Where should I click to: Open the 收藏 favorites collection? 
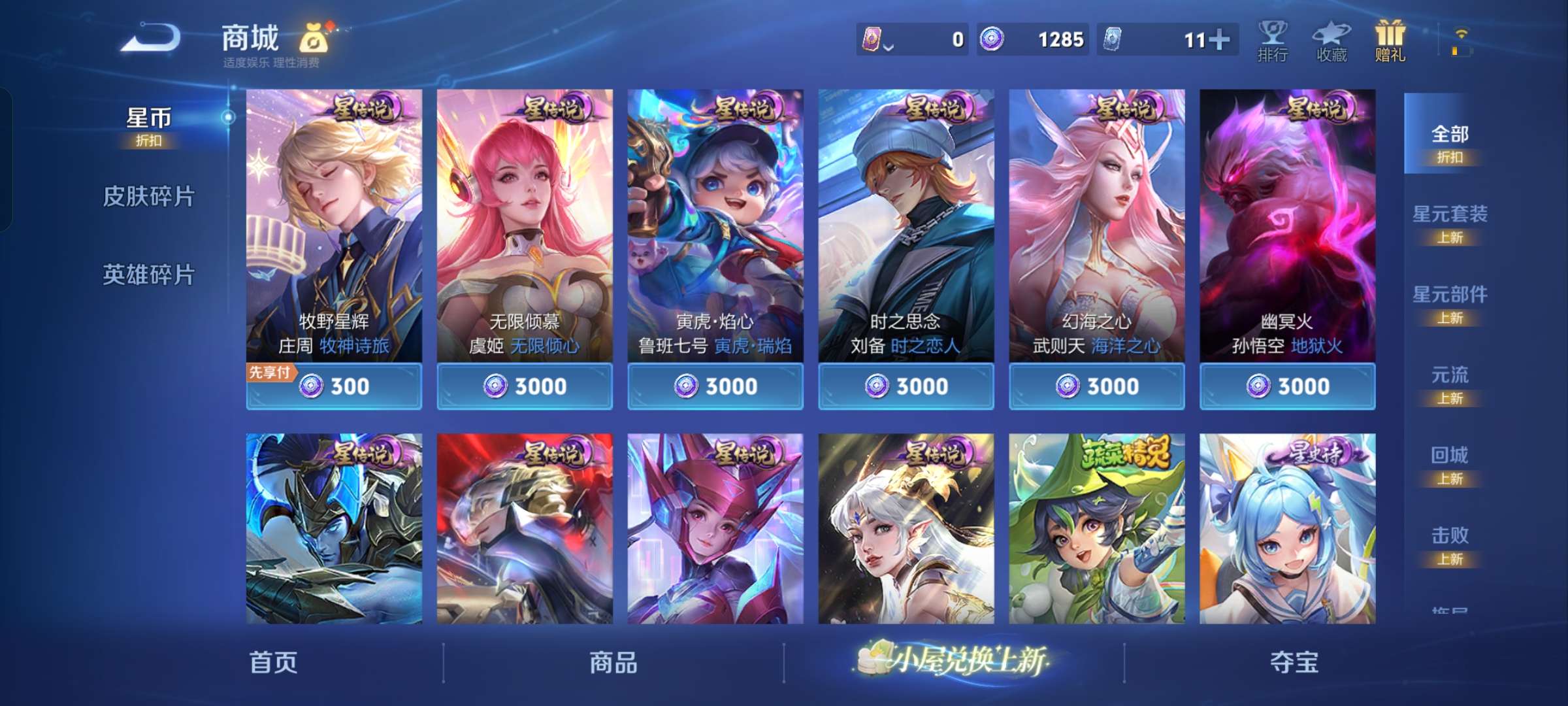(1330, 41)
